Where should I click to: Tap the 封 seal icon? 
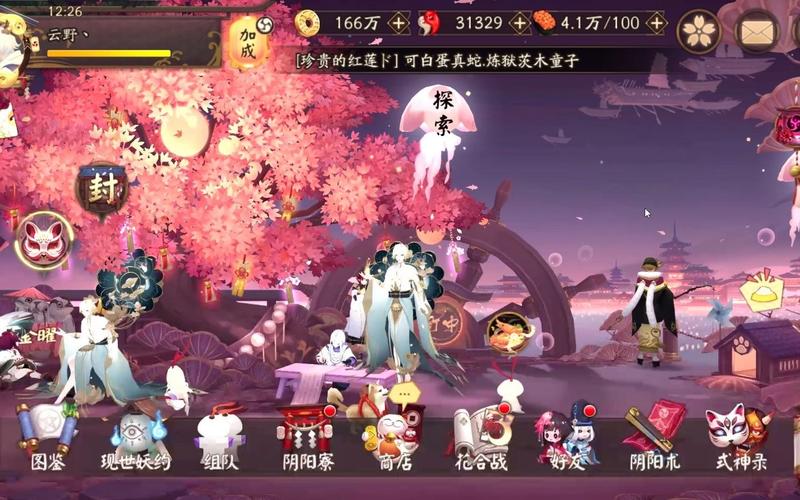tap(103, 189)
